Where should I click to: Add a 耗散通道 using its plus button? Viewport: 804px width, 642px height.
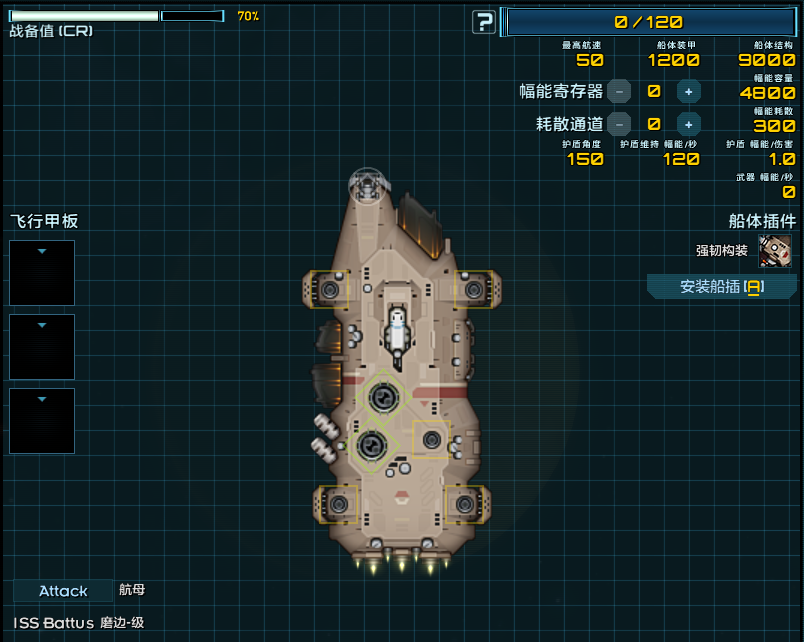[x=688, y=124]
